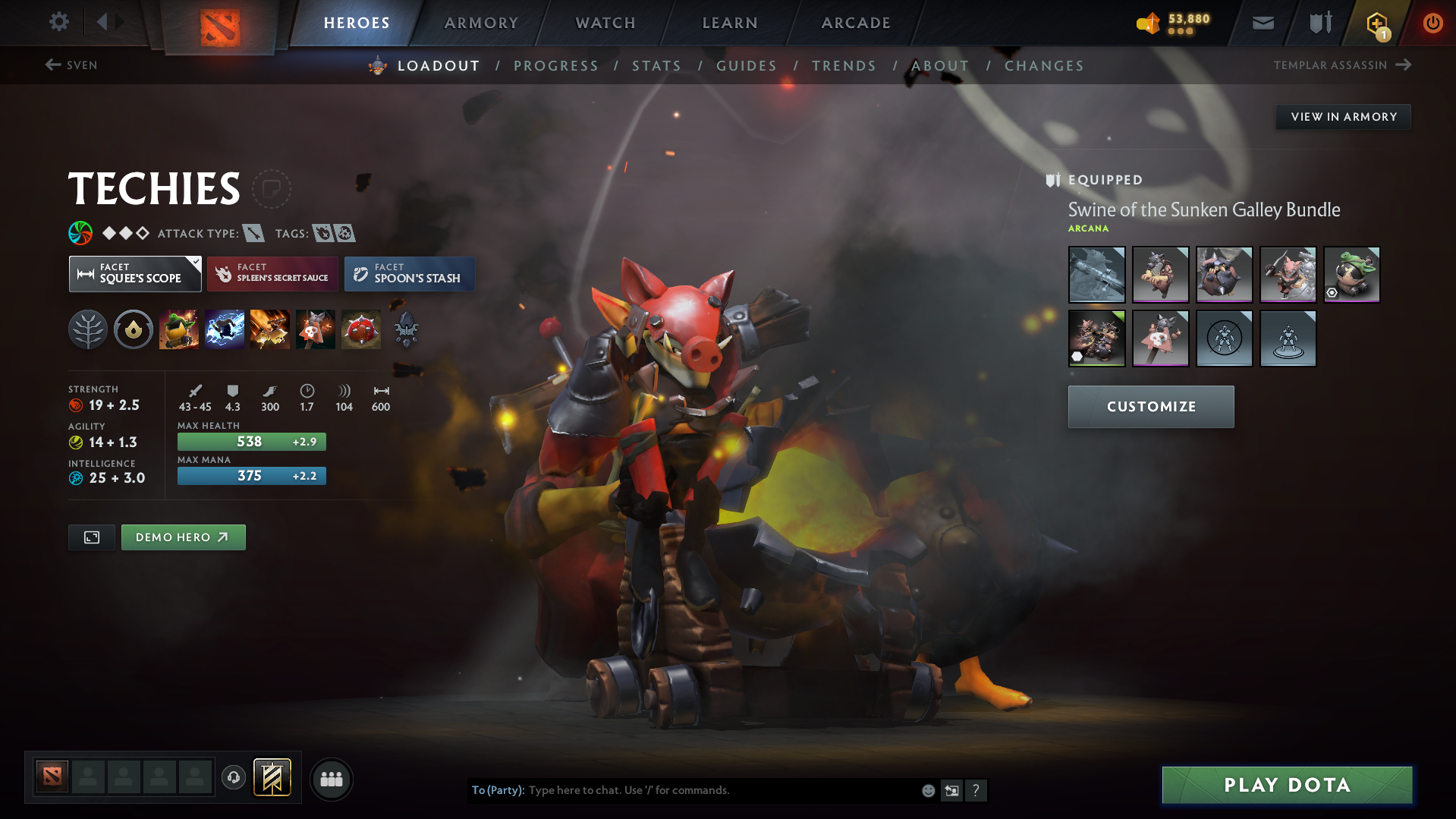Launch DEMO HERO
The height and width of the screenshot is (819, 1456).
[x=183, y=537]
